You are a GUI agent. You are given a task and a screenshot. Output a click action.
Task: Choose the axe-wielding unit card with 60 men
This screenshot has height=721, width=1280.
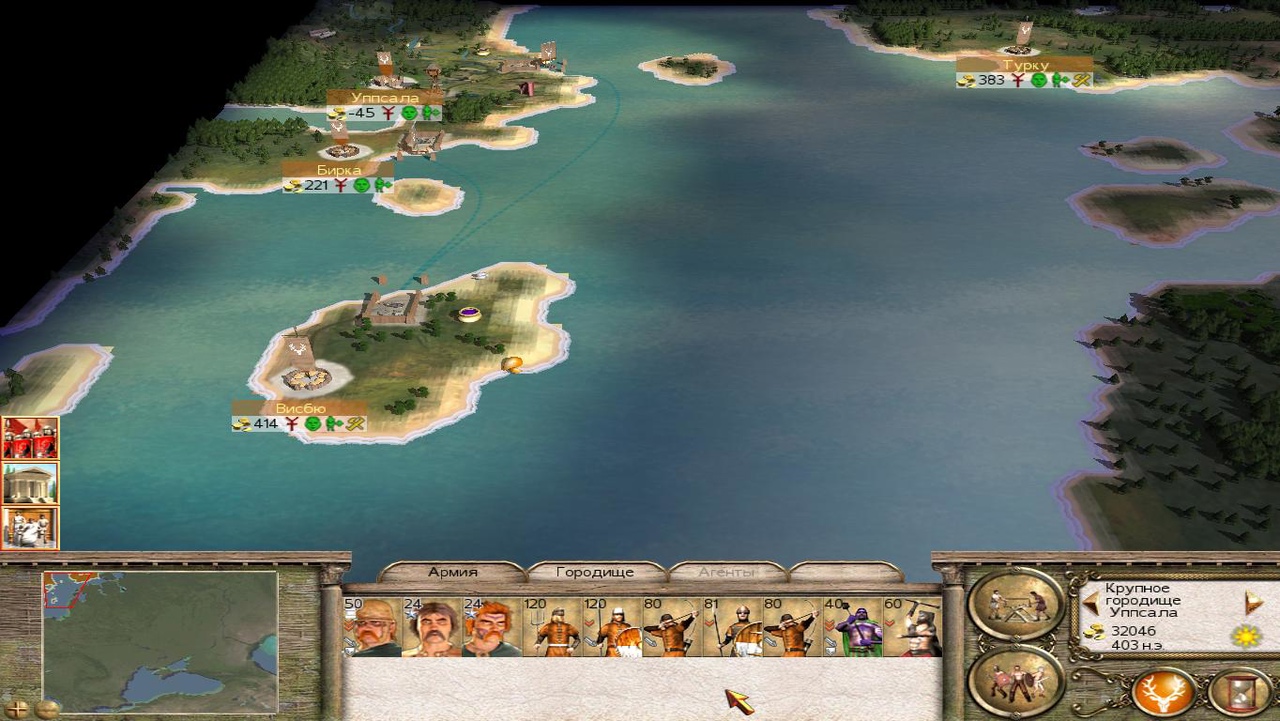pyautogui.click(x=912, y=627)
